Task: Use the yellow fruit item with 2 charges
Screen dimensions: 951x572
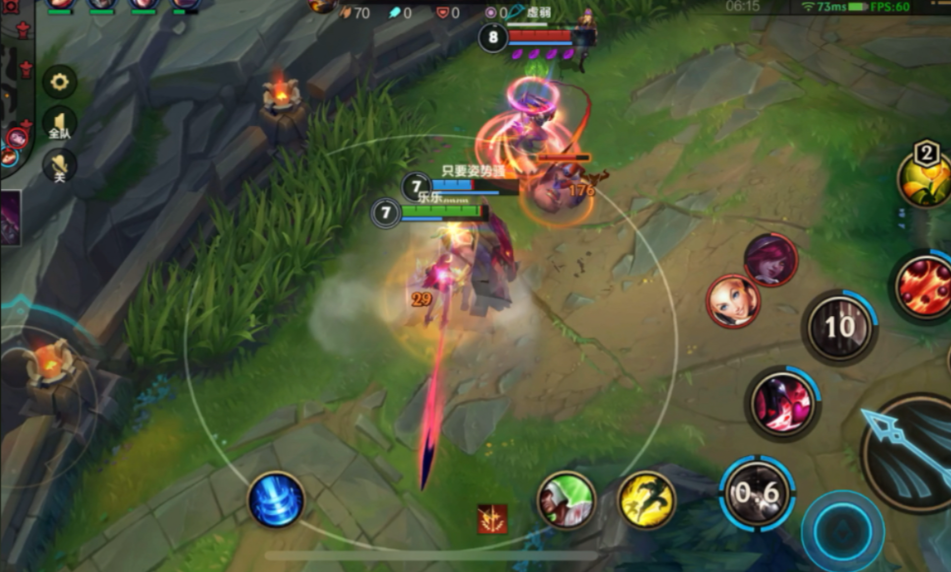Action: pyautogui.click(x=924, y=176)
